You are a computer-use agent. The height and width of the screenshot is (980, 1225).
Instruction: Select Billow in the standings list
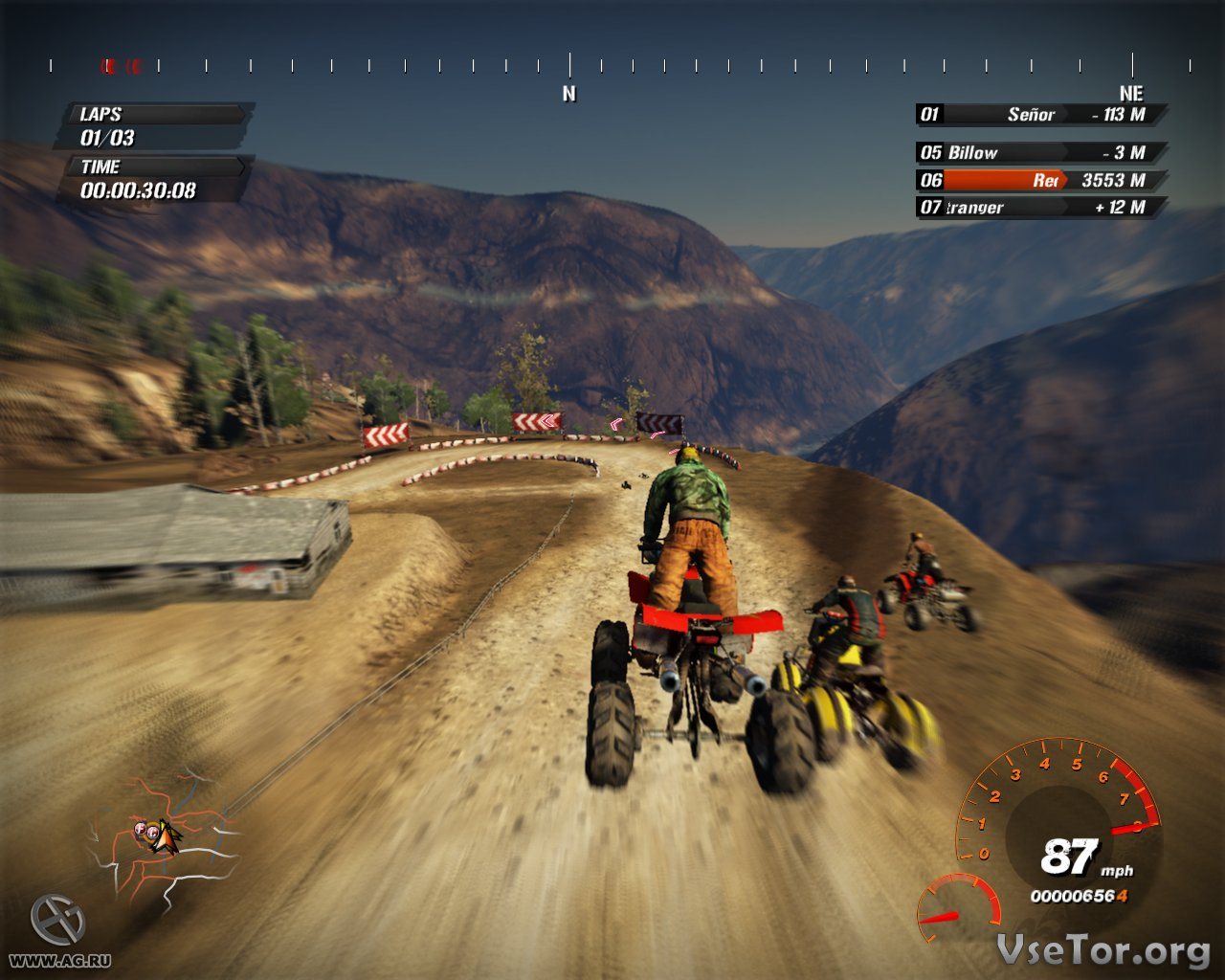coord(1041,153)
